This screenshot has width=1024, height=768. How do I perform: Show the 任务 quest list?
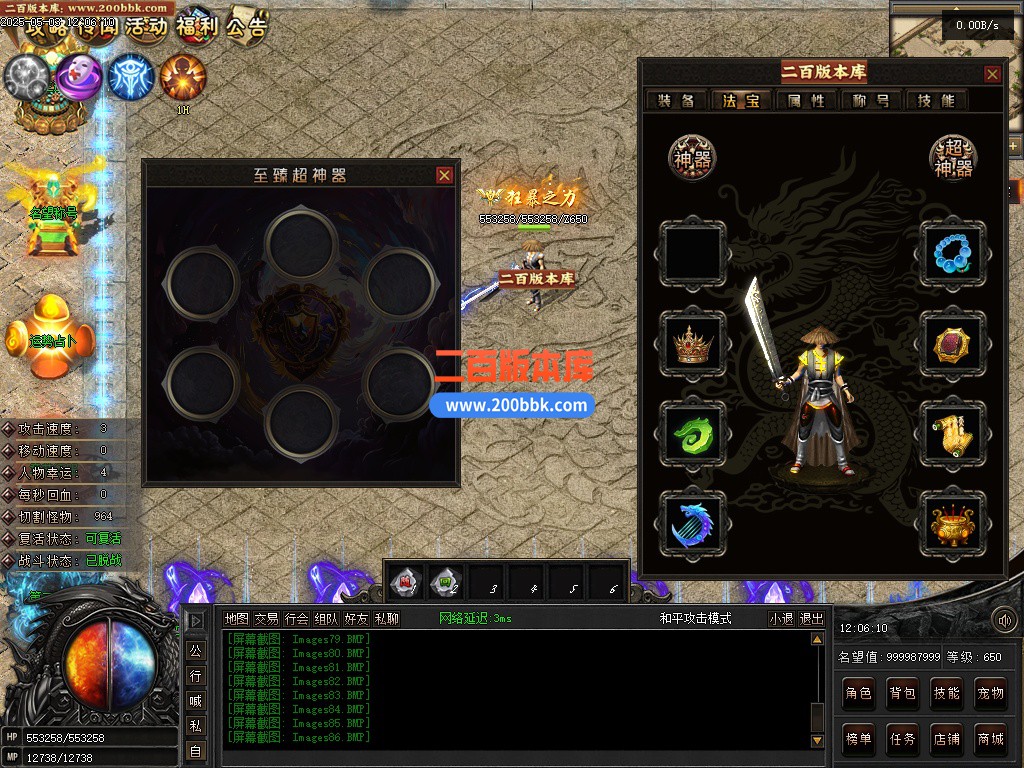902,739
